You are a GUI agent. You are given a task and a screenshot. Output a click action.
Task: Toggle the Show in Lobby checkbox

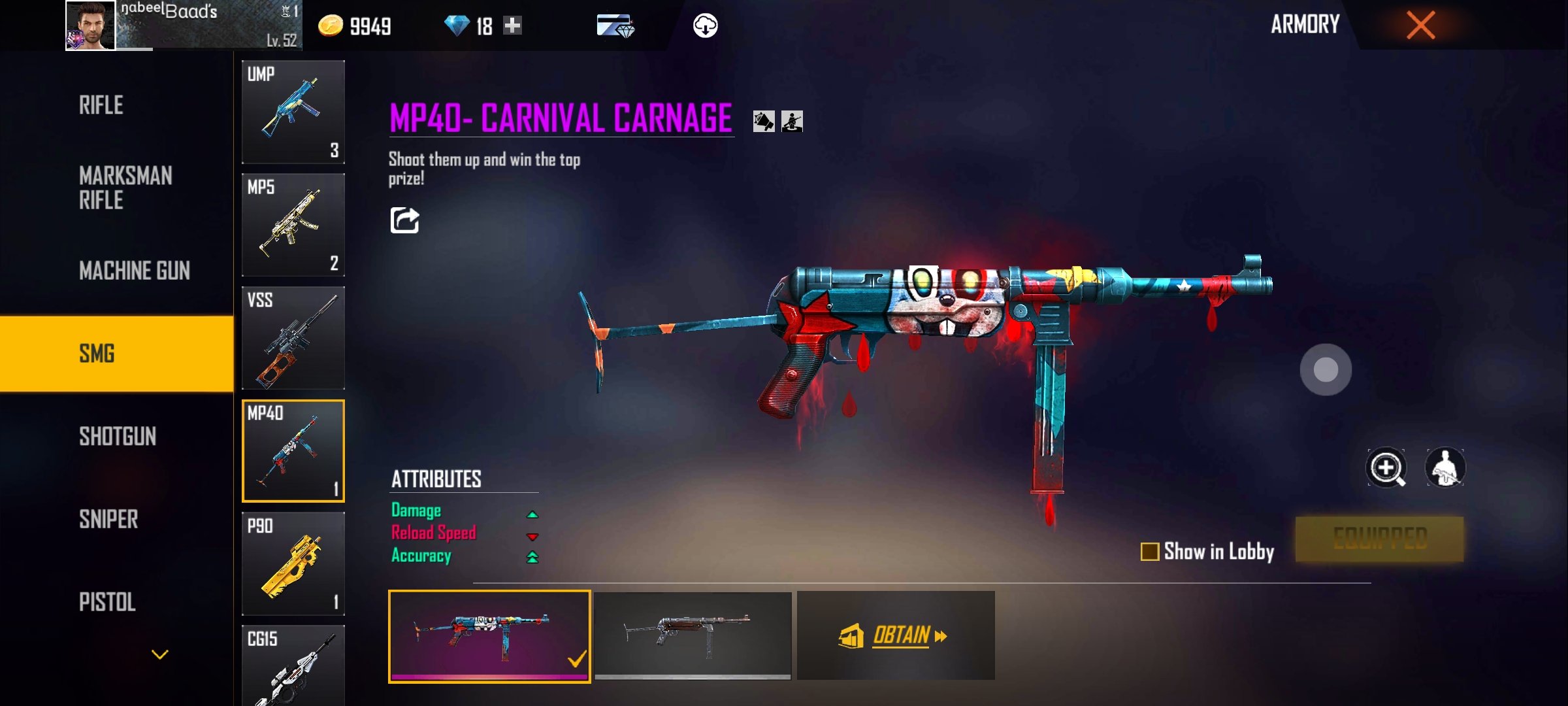1150,552
